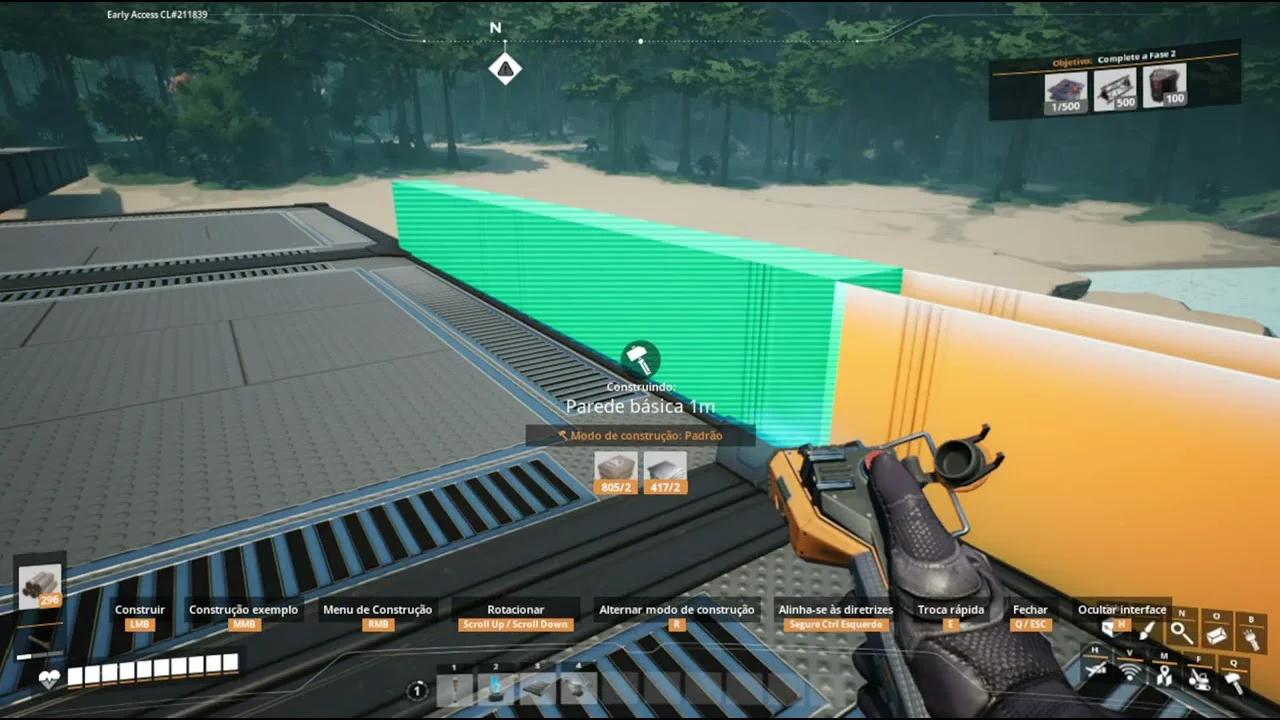Click the Construir action label
The height and width of the screenshot is (720, 1280).
point(139,609)
